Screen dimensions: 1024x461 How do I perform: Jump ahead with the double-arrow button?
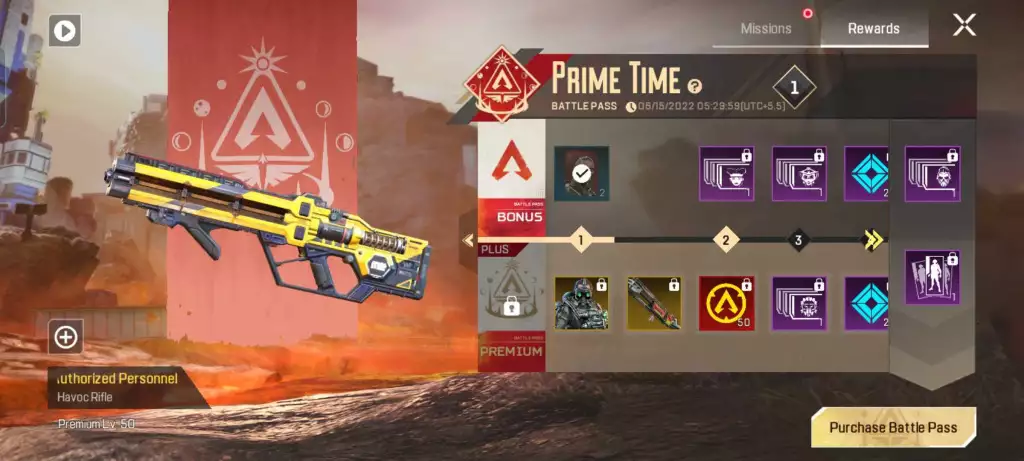873,240
